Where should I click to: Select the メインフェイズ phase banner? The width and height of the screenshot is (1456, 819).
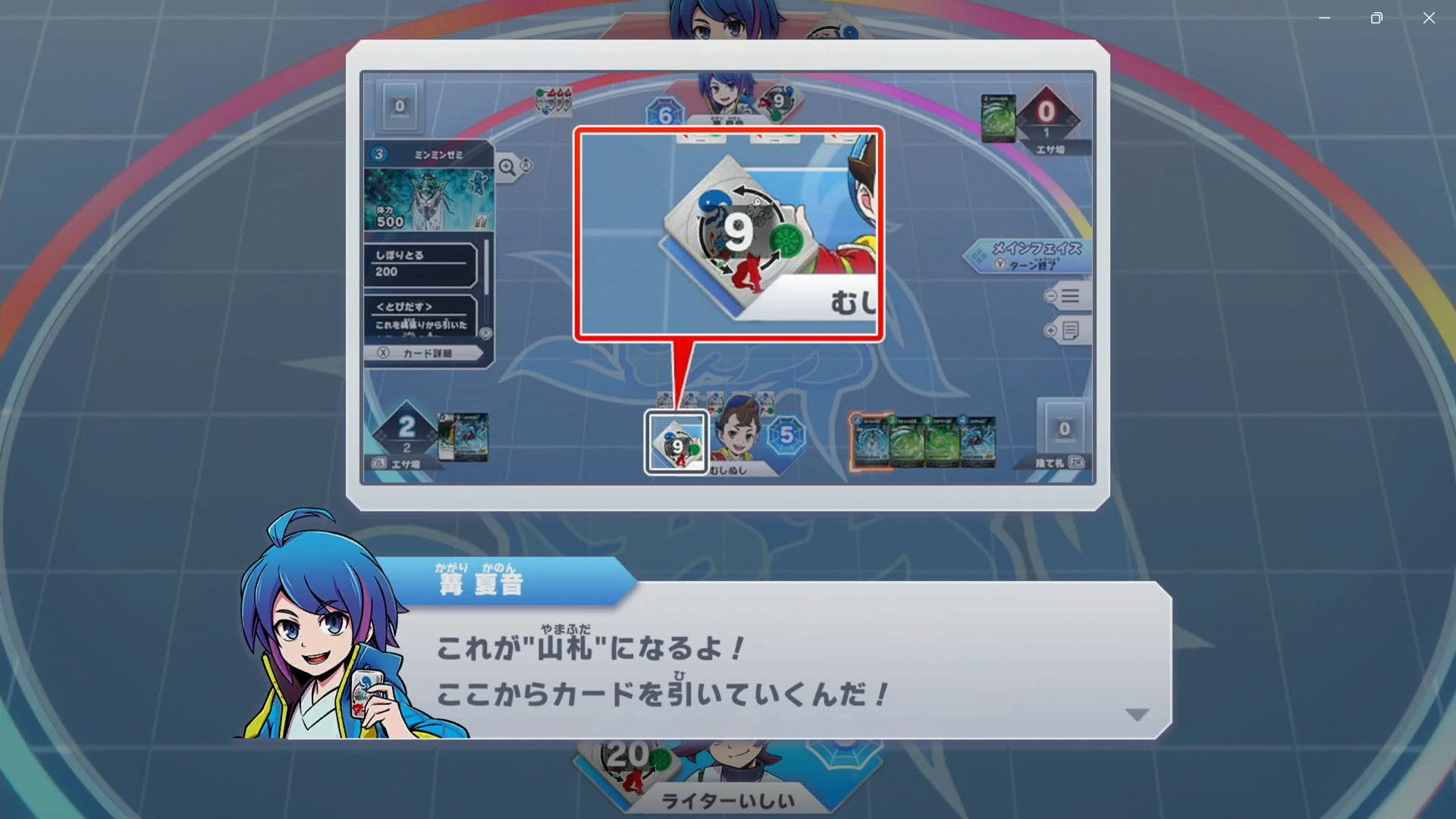1030,250
